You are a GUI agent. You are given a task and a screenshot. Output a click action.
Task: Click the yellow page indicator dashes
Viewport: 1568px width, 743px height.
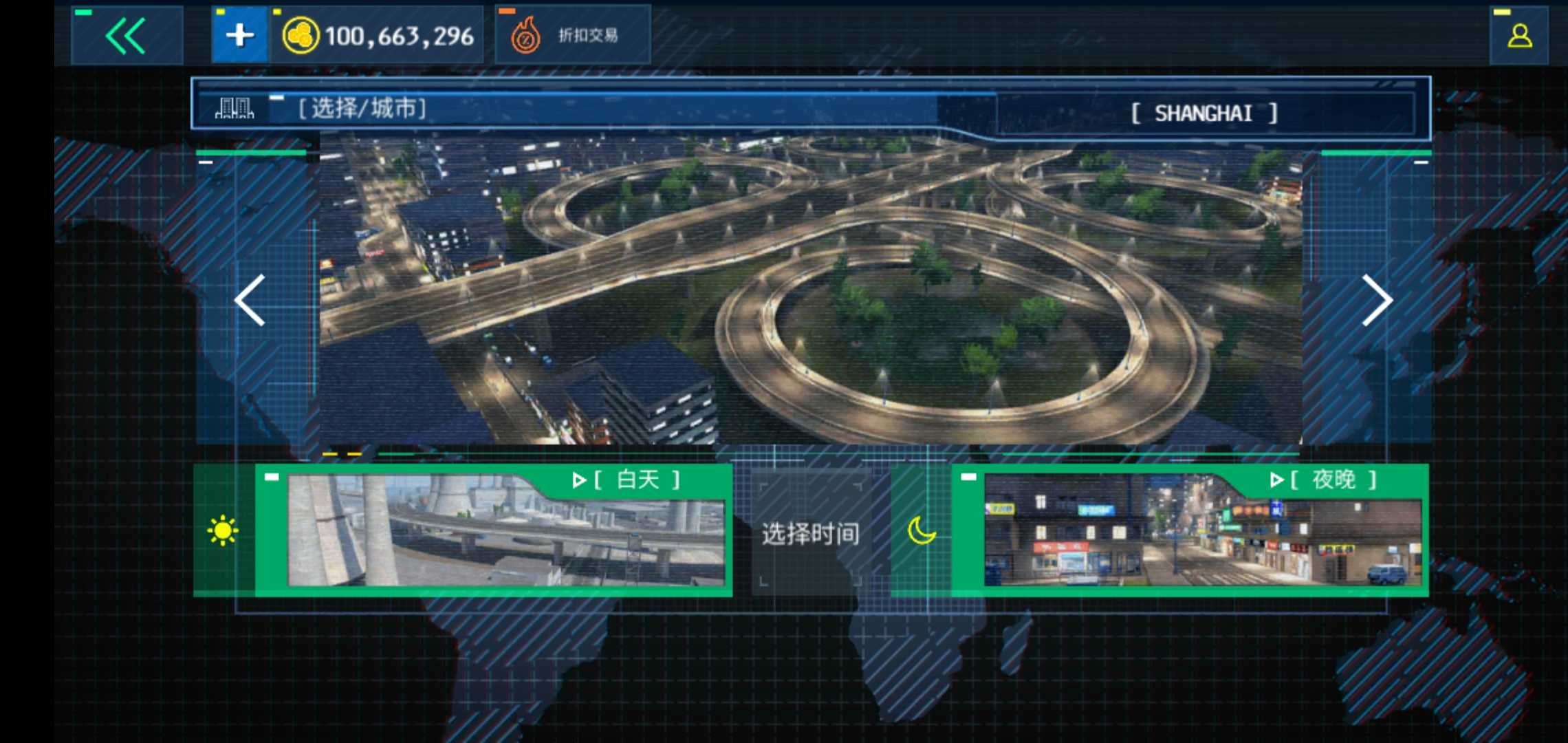(344, 454)
